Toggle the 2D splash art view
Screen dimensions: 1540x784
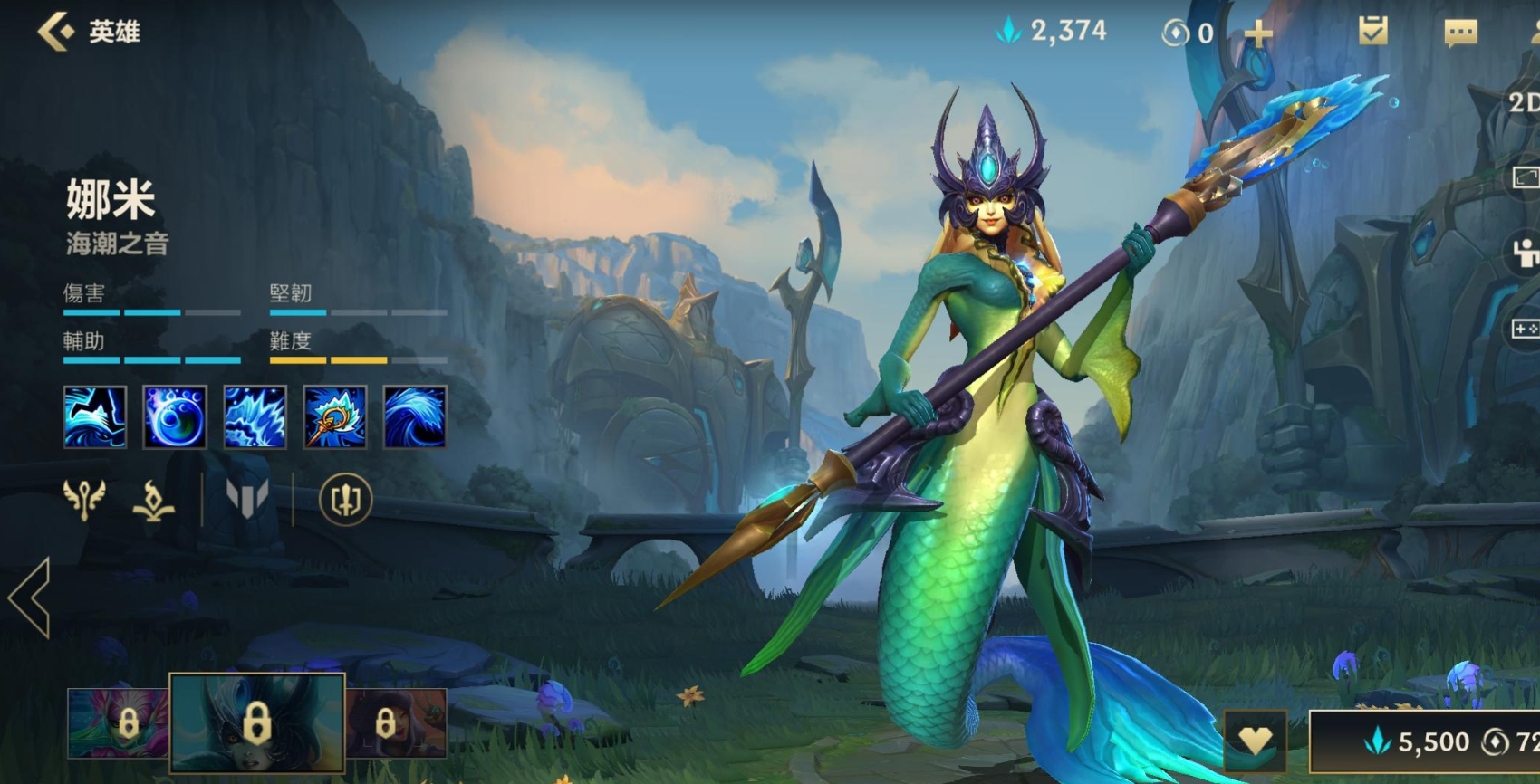coord(1523,102)
